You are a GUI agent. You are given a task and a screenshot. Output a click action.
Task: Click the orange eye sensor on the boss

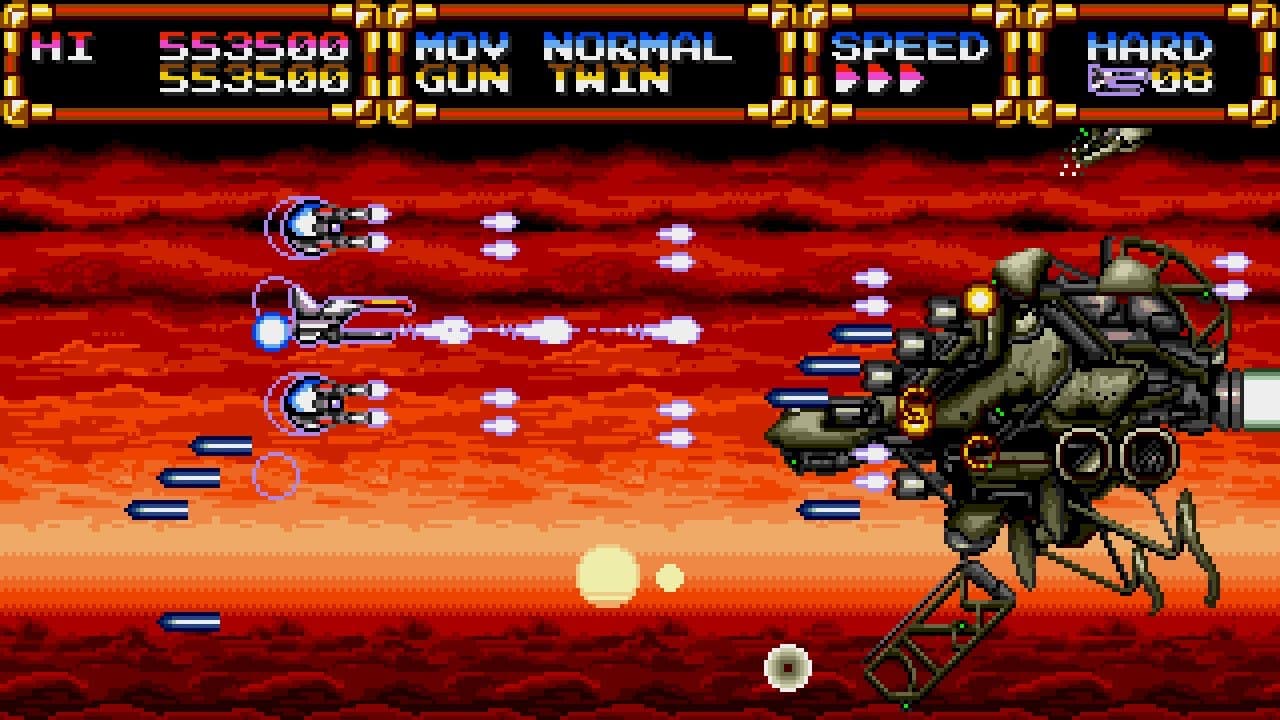pyautogui.click(x=977, y=297)
